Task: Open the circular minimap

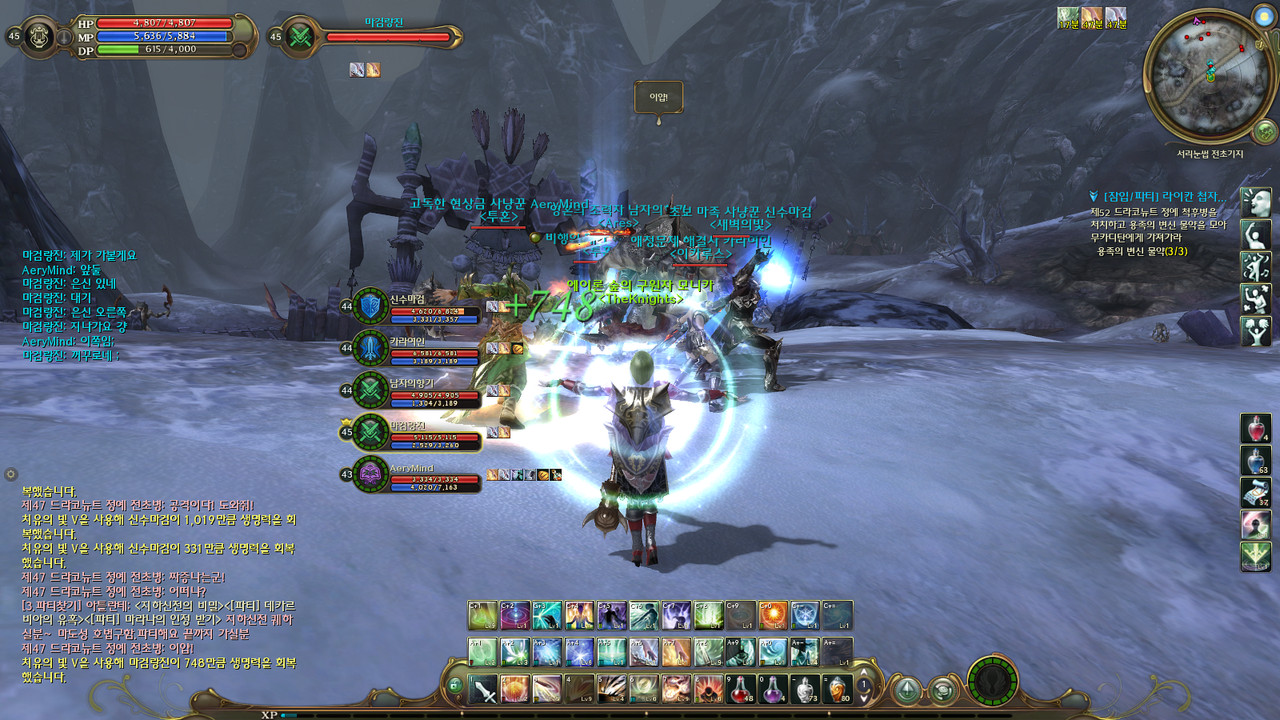Action: 1209,76
